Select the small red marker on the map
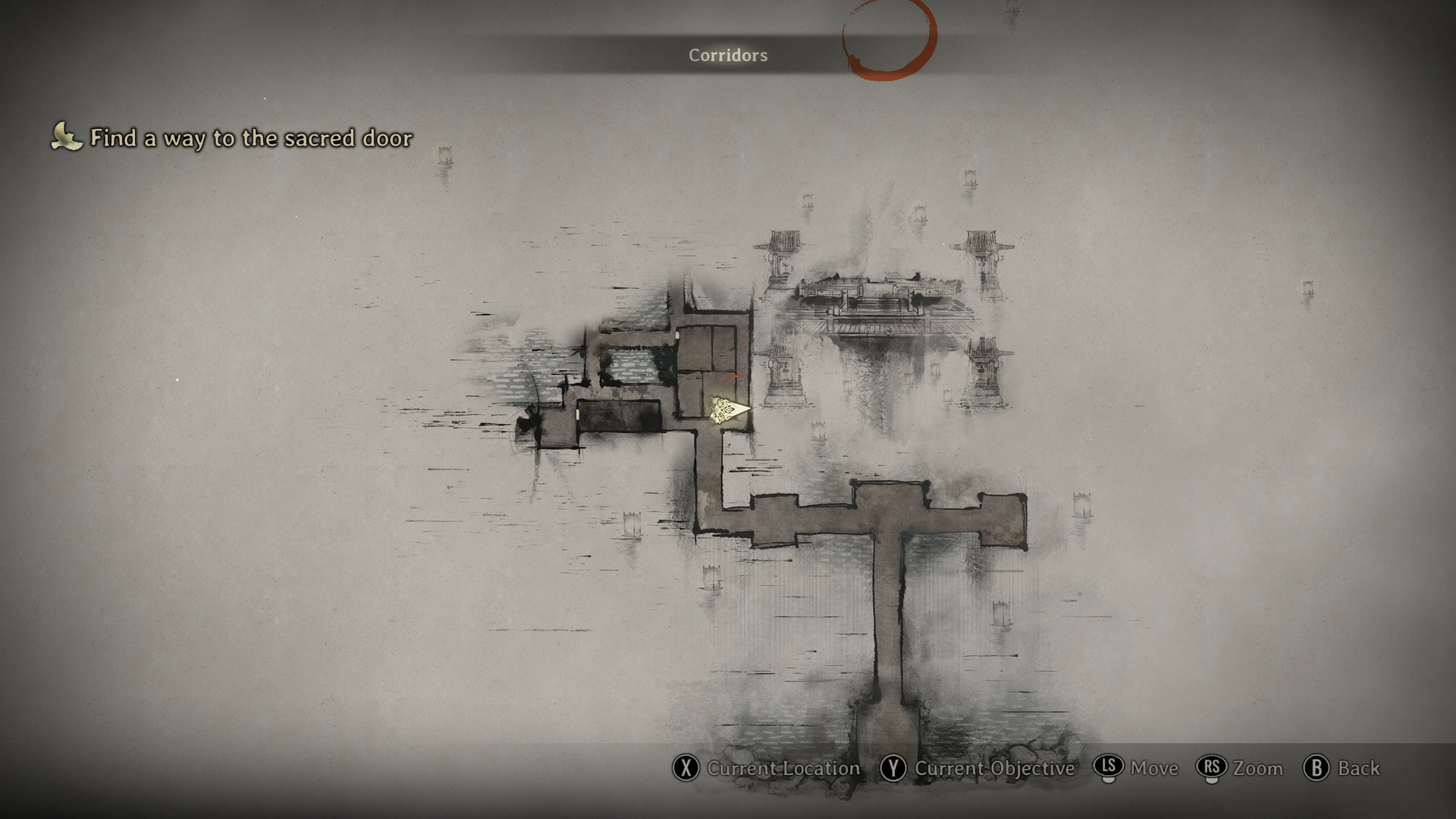This screenshot has width=1456, height=819. coord(733,375)
